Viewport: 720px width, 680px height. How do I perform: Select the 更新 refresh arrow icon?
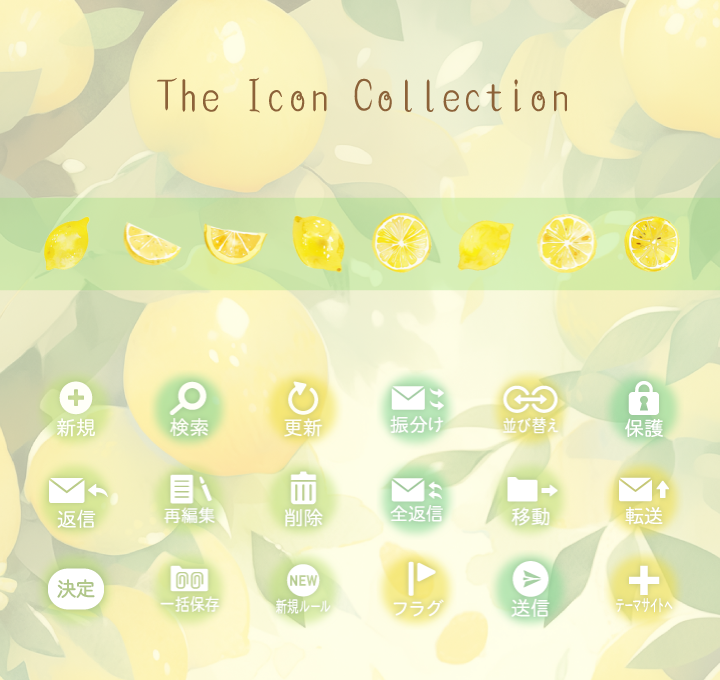click(303, 410)
